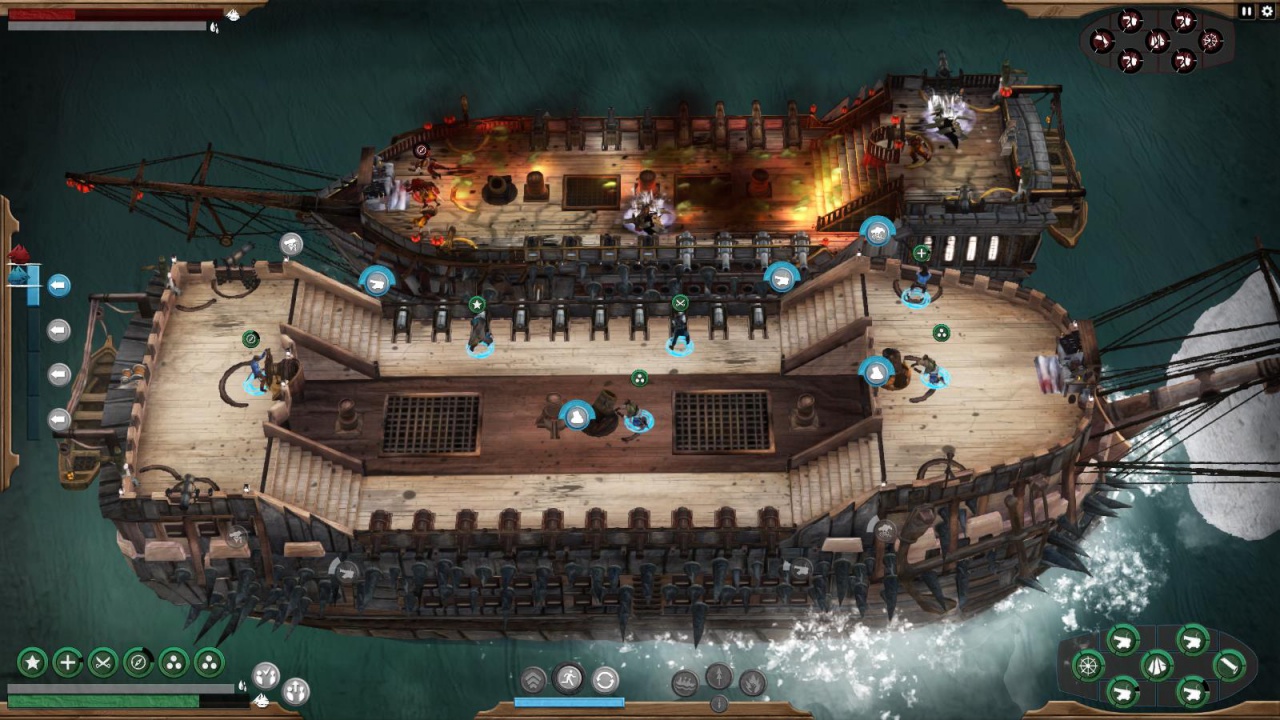The height and width of the screenshot is (720, 1280).
Task: Click the topmost arrow button on the left panel
Action: [58, 285]
